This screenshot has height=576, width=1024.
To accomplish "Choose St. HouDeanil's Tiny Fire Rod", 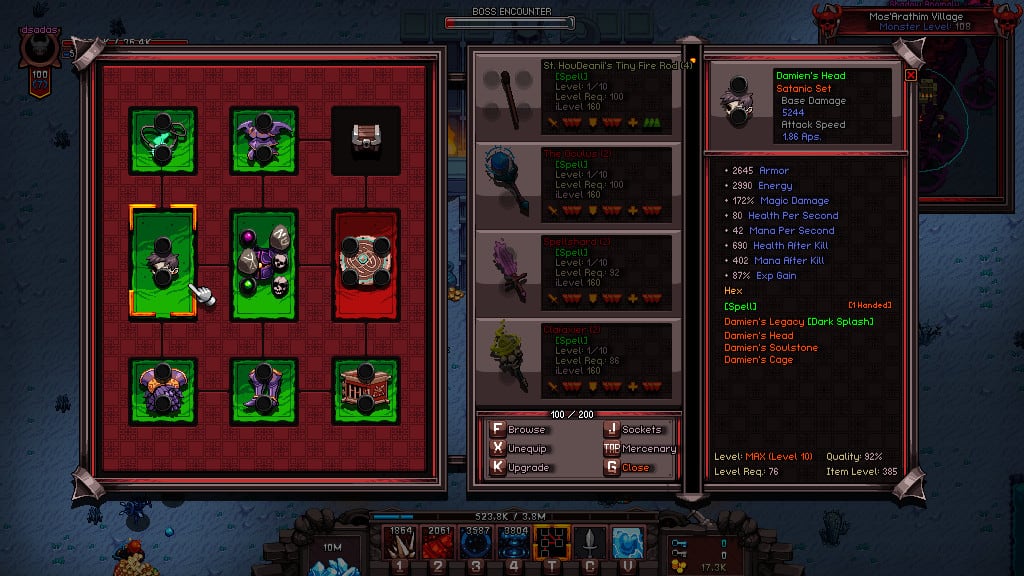I will [x=578, y=98].
